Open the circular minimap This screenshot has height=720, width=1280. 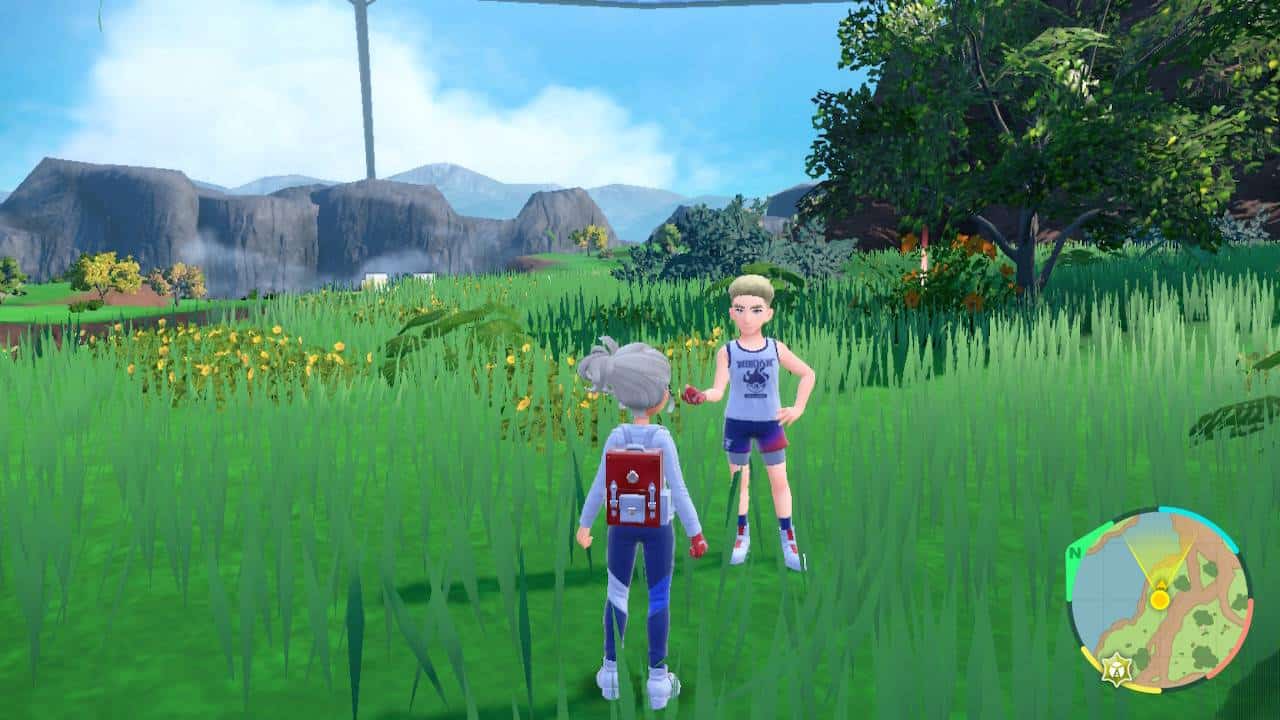point(1158,600)
